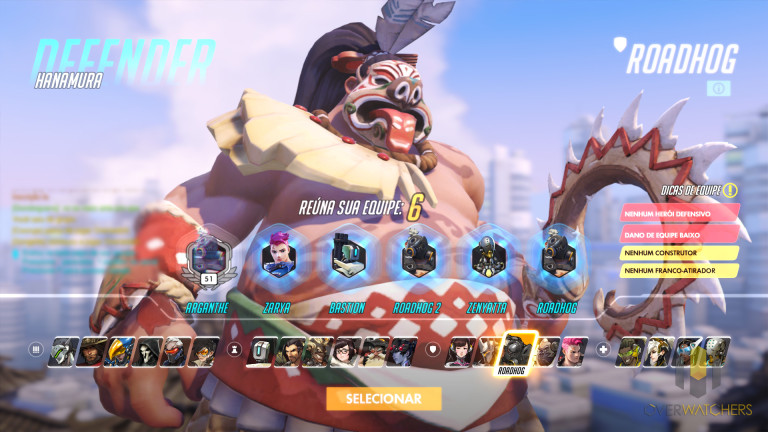
Task: Choose Tracer from the hero roster
Action: [x=203, y=351]
